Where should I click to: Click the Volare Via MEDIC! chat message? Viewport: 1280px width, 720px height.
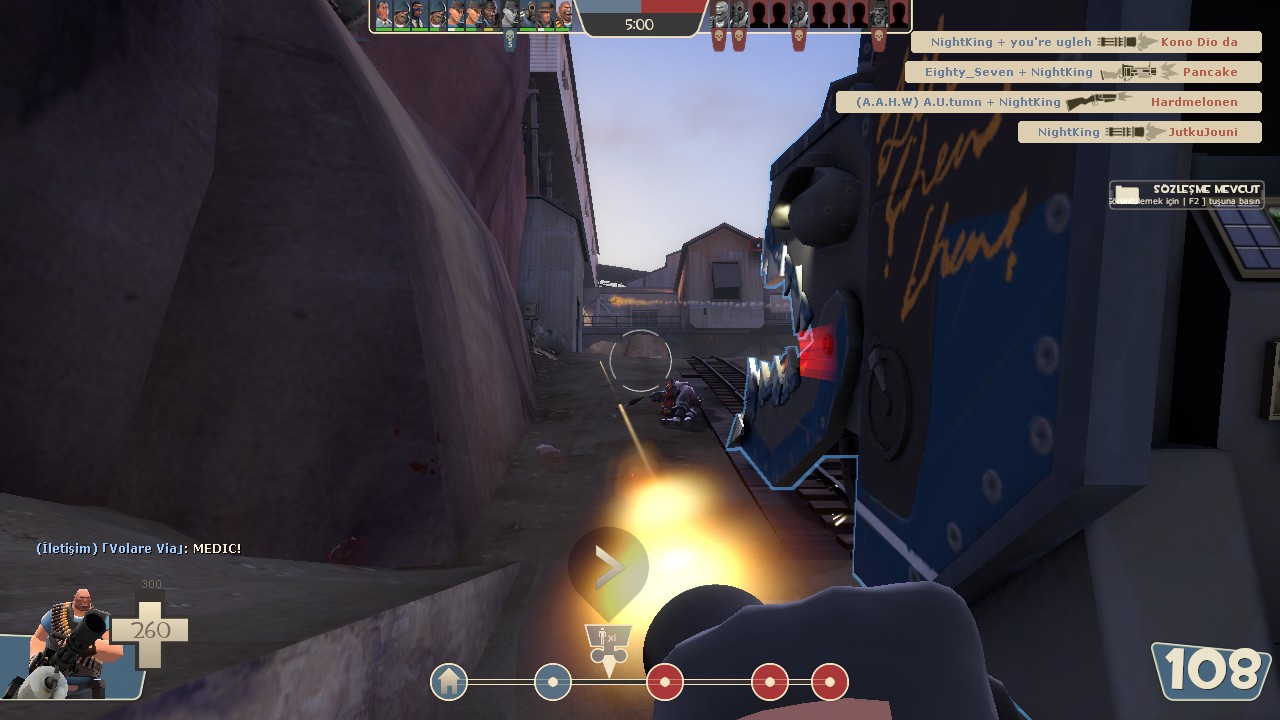139,548
